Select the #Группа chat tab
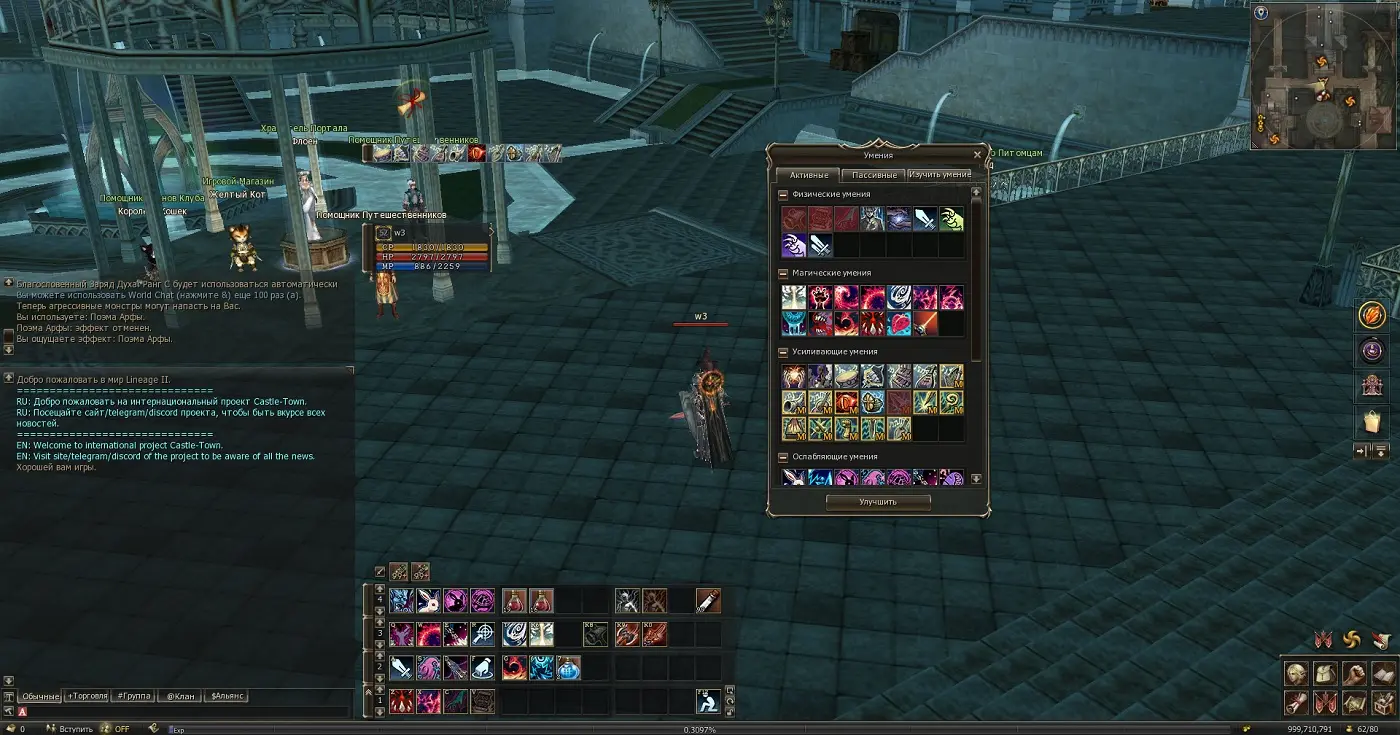Image resolution: width=1400 pixels, height=735 pixels. 132,696
